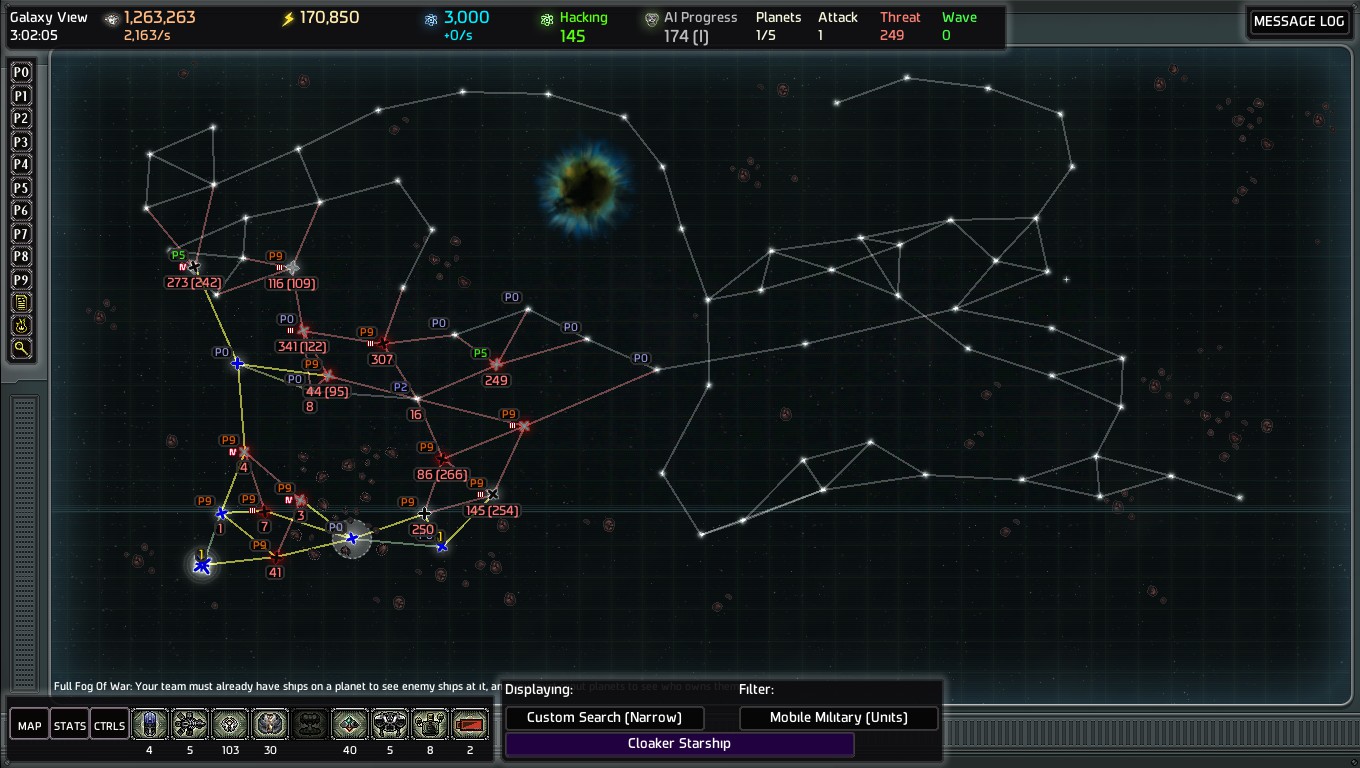Show the CTRLS panel
The height and width of the screenshot is (768, 1360).
coord(109,725)
